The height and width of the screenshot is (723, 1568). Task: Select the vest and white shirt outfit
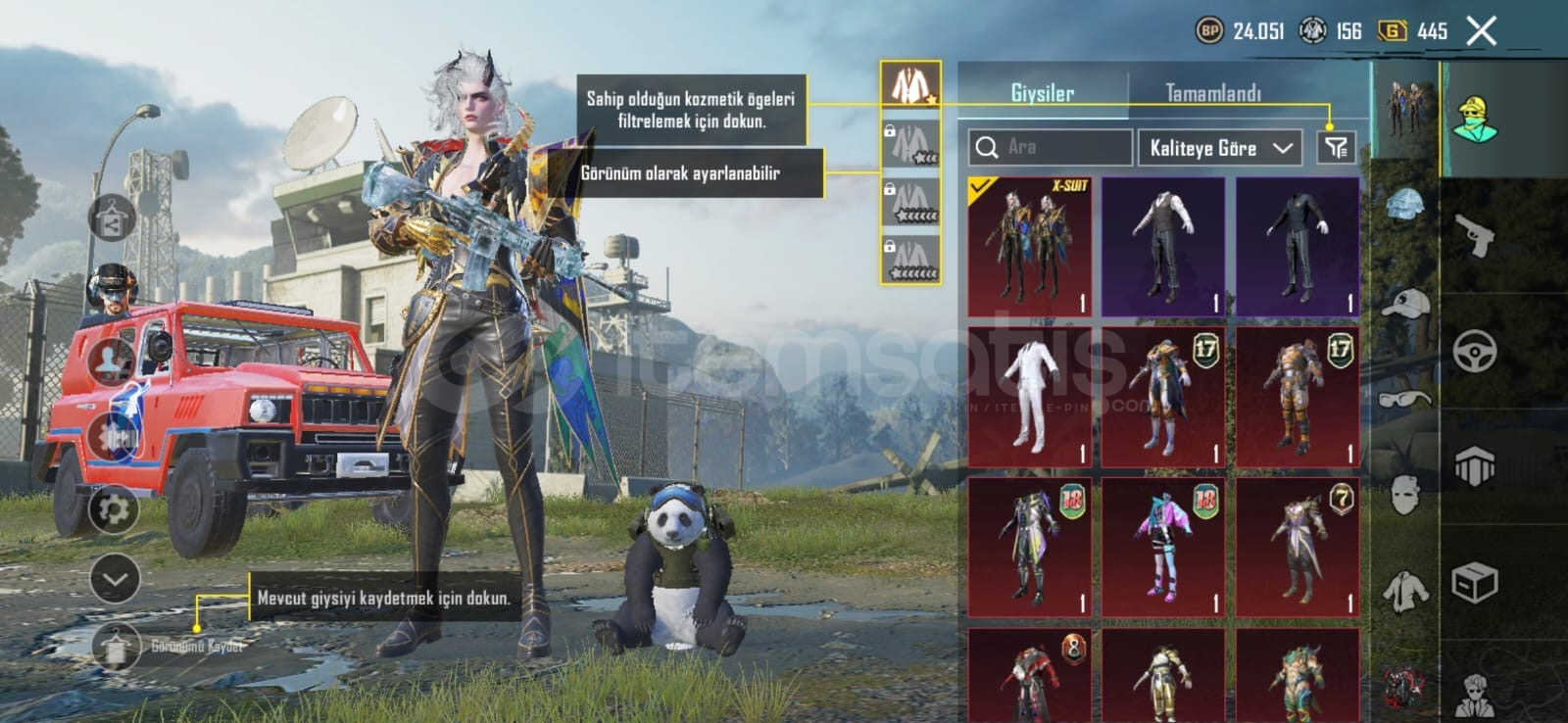pos(1163,247)
